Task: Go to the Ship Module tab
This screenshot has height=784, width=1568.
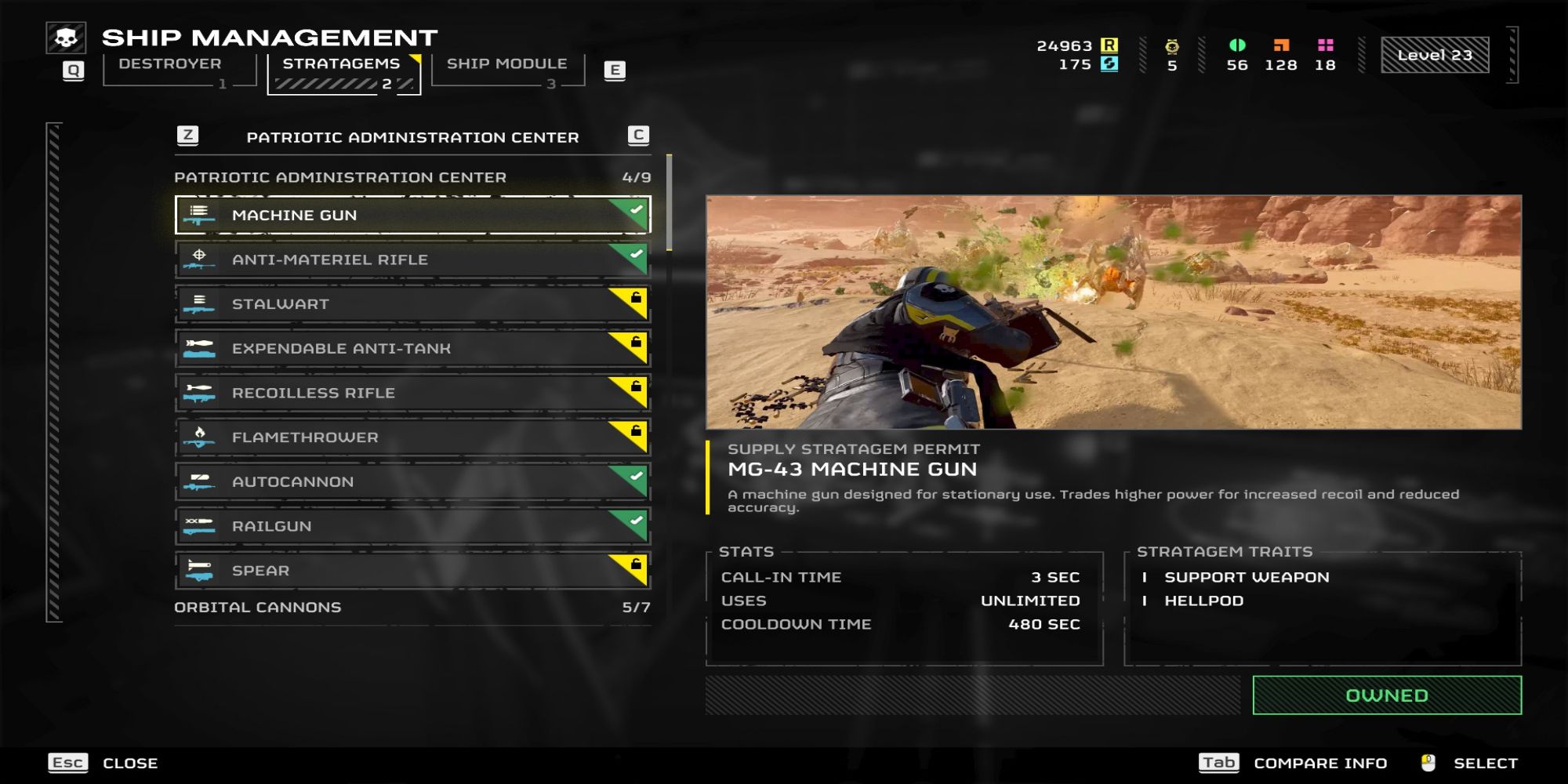Action: [506, 64]
